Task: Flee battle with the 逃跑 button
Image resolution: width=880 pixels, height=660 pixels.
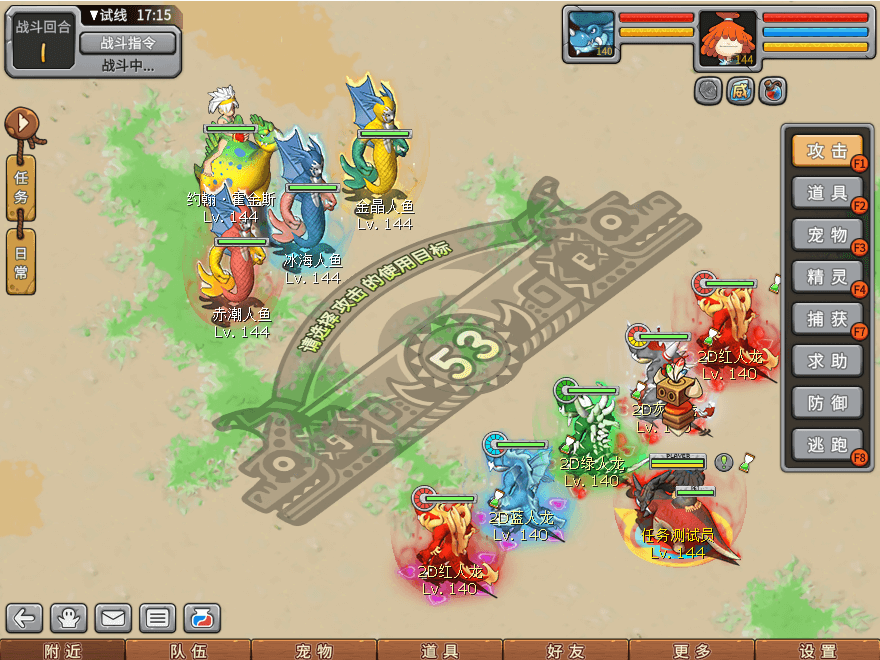Action: click(x=827, y=445)
